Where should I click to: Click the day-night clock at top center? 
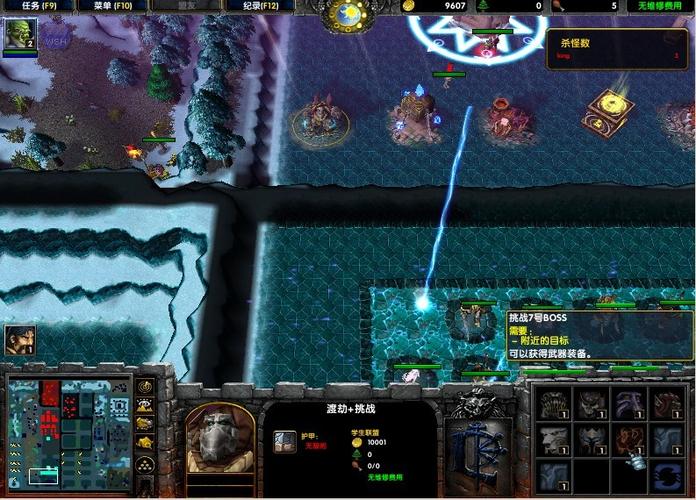349,14
